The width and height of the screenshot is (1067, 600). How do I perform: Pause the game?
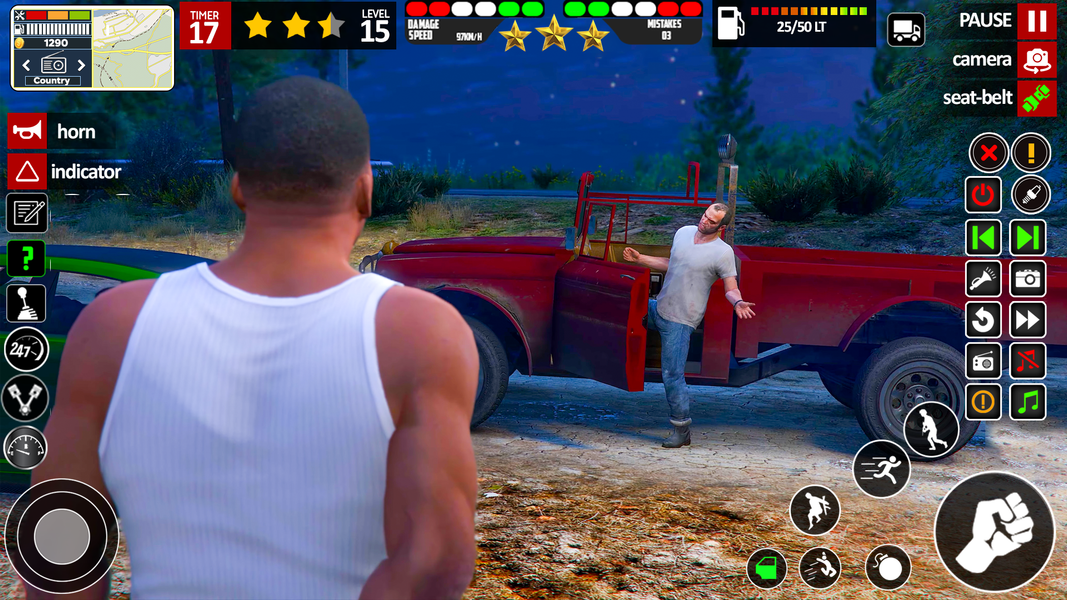[x=1036, y=20]
